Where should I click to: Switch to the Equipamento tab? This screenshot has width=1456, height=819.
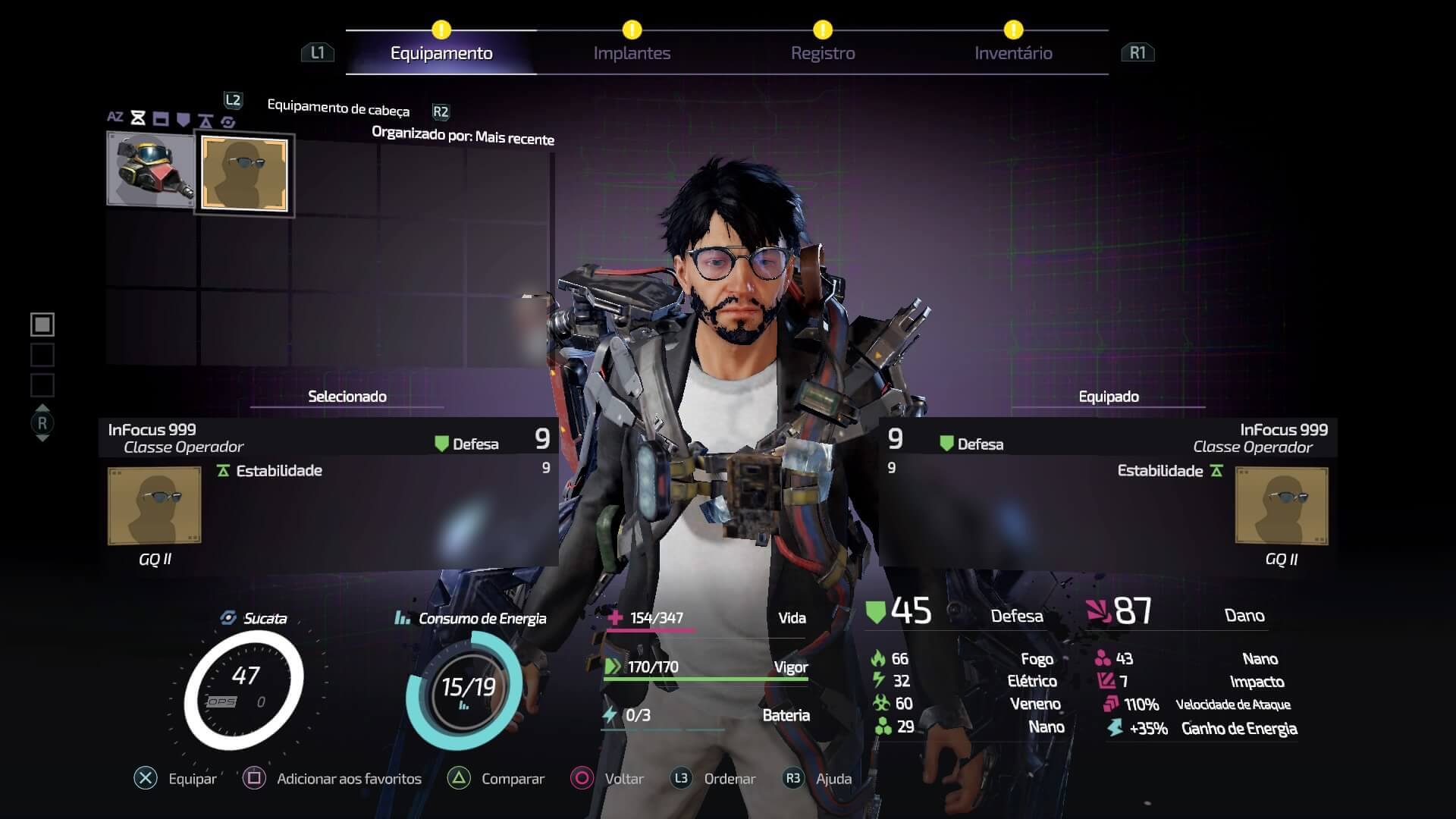pos(441,53)
